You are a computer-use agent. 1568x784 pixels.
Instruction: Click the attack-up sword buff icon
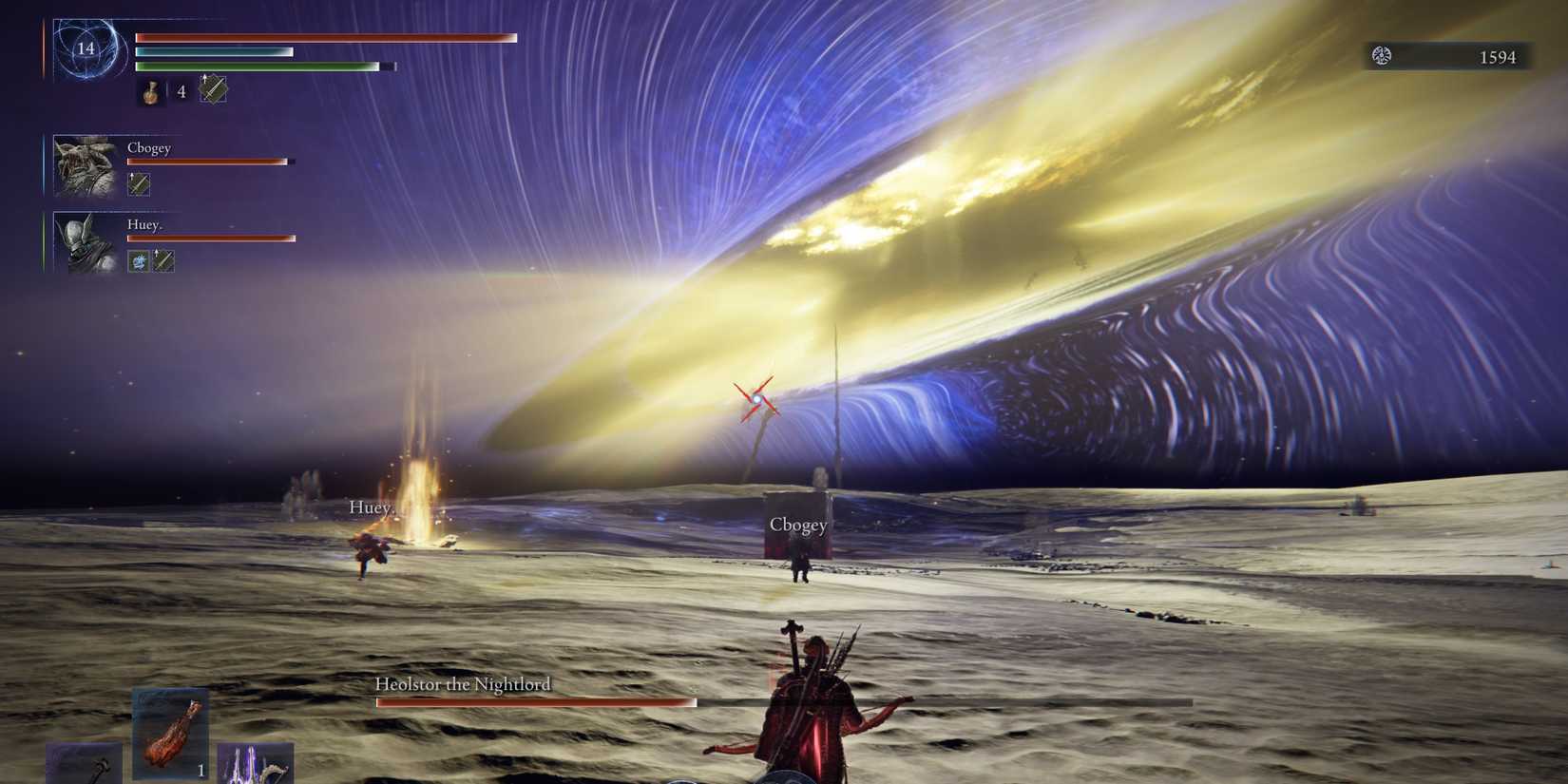tap(212, 91)
